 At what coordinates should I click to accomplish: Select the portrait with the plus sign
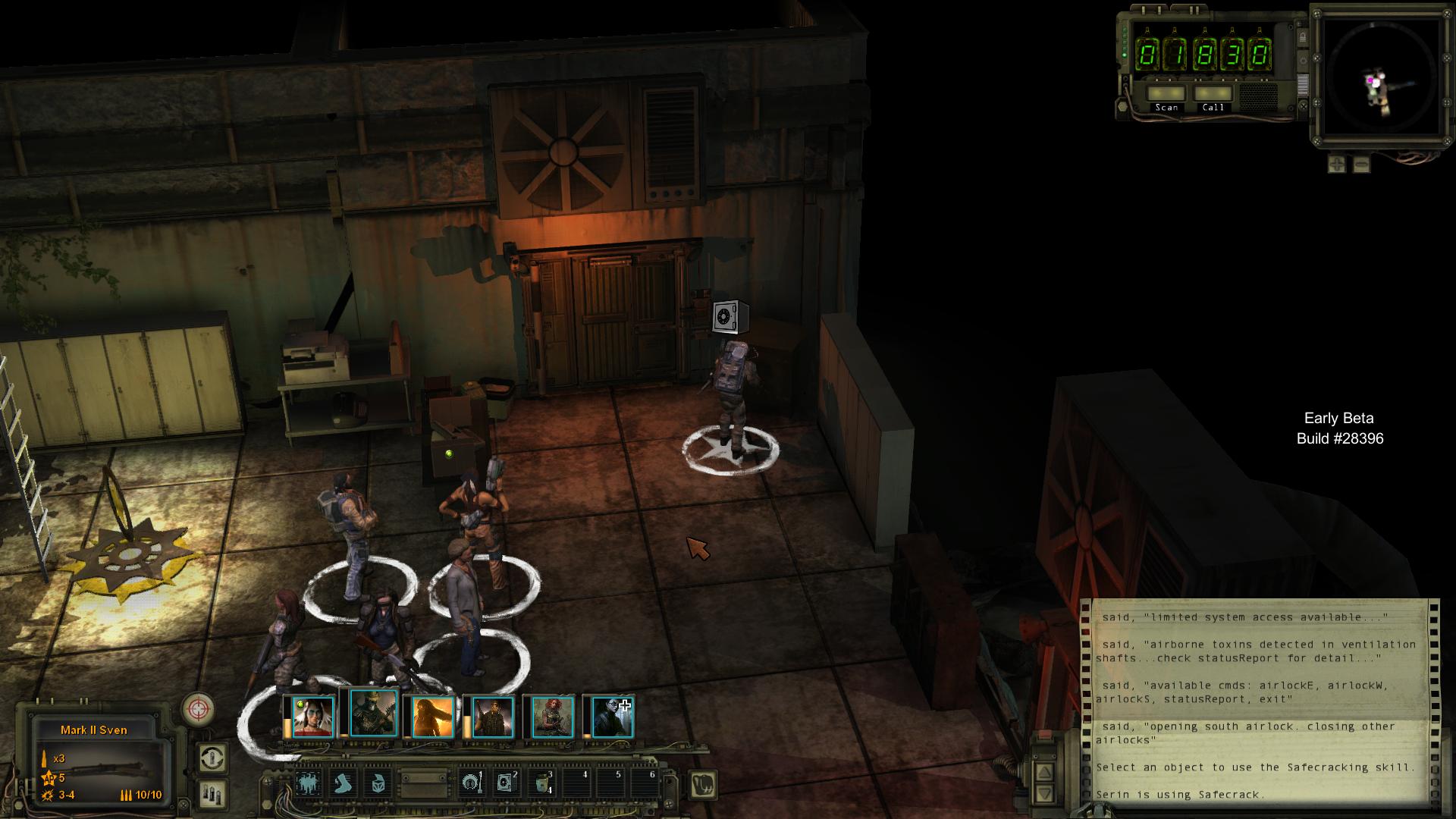612,717
